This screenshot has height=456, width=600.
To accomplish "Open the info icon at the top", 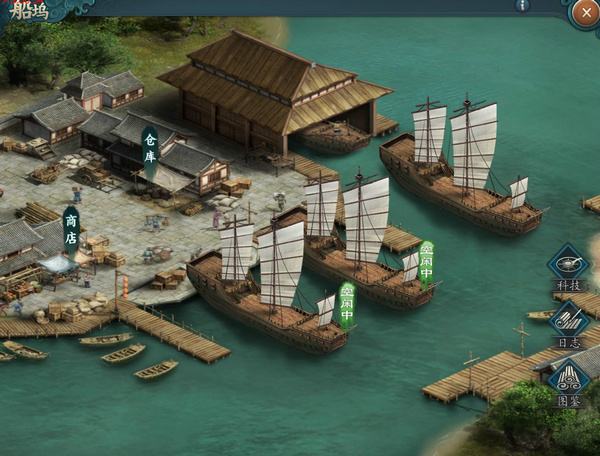I will point(522,5).
